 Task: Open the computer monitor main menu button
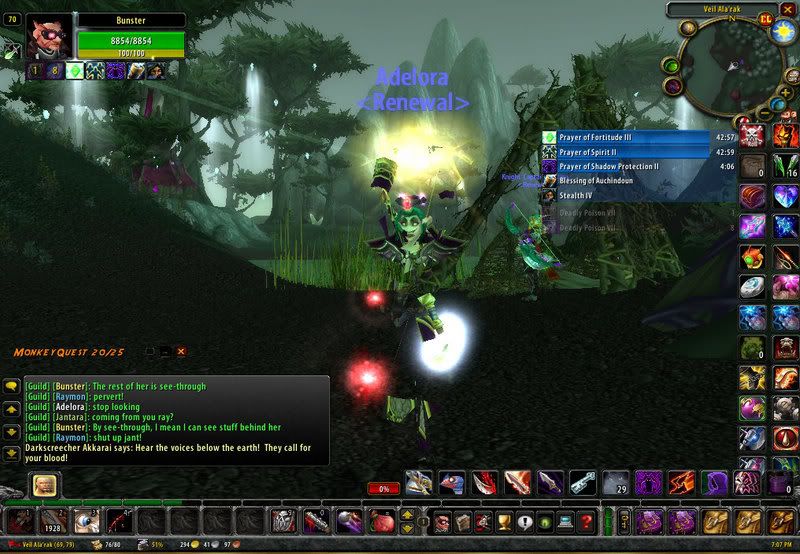pyautogui.click(x=566, y=522)
